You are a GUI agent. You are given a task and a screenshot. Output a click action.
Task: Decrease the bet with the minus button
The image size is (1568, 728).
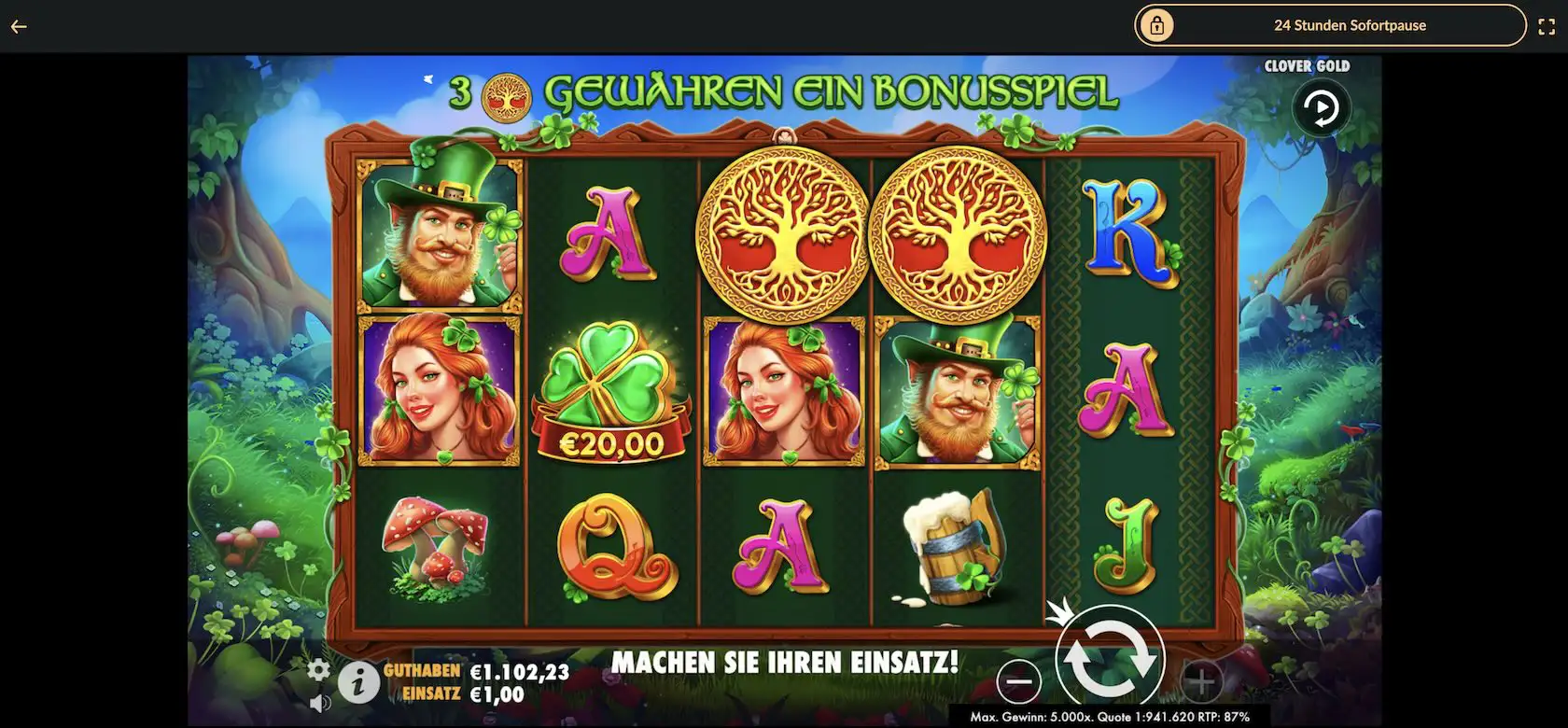[x=1018, y=682]
